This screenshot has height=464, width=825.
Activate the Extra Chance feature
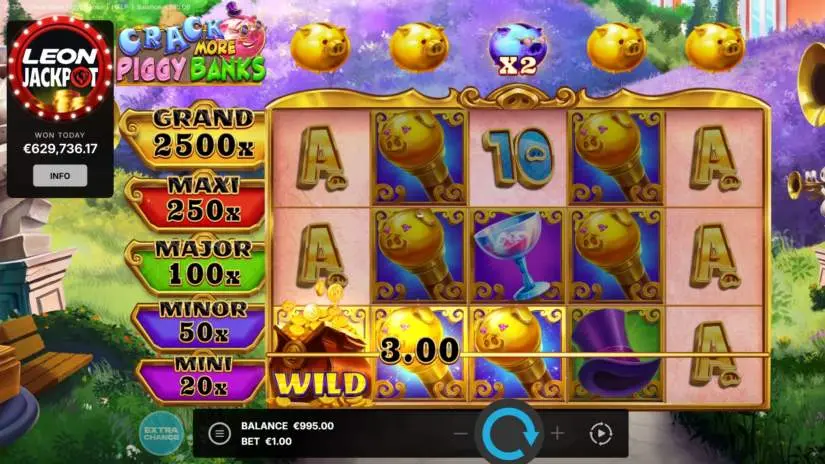[x=160, y=433]
